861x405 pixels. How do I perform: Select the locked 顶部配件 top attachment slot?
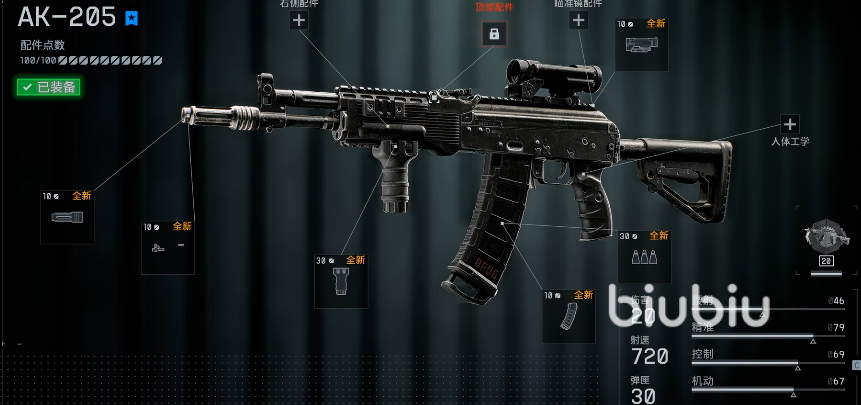492,33
